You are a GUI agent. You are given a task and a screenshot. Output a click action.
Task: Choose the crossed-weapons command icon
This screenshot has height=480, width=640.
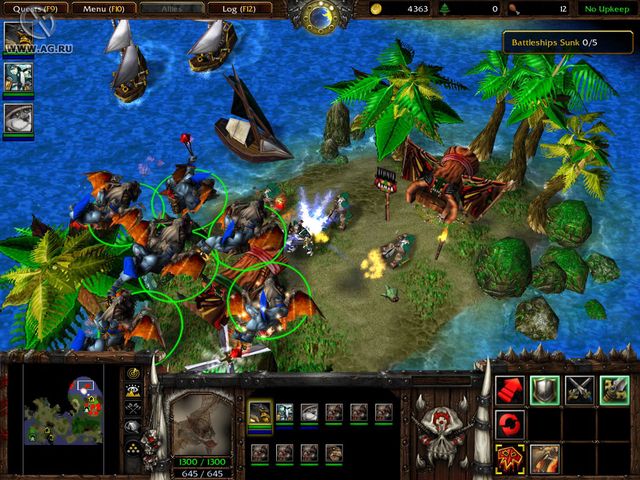pos(579,389)
